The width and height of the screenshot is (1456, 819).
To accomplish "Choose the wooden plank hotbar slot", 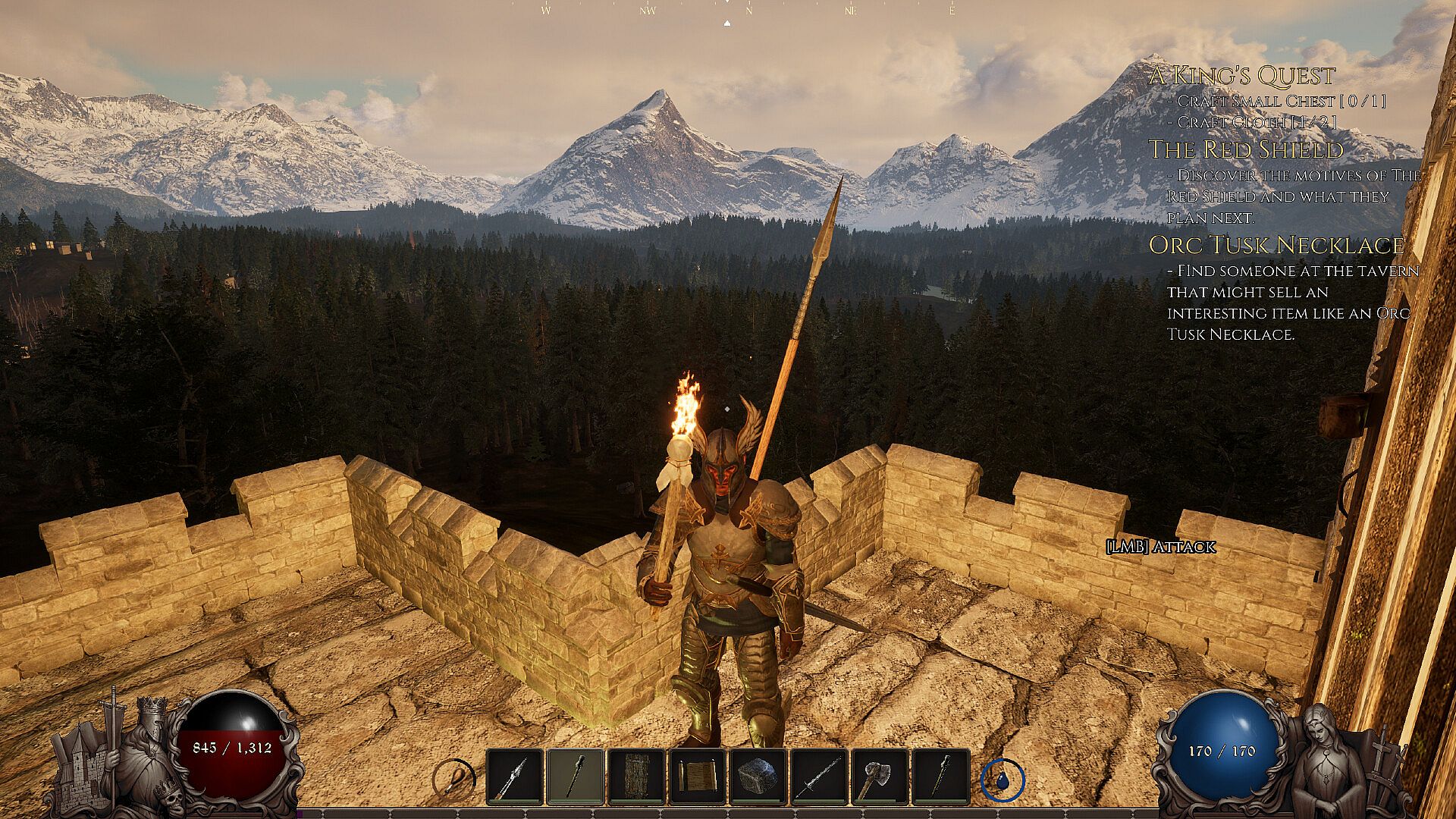I will [636, 777].
